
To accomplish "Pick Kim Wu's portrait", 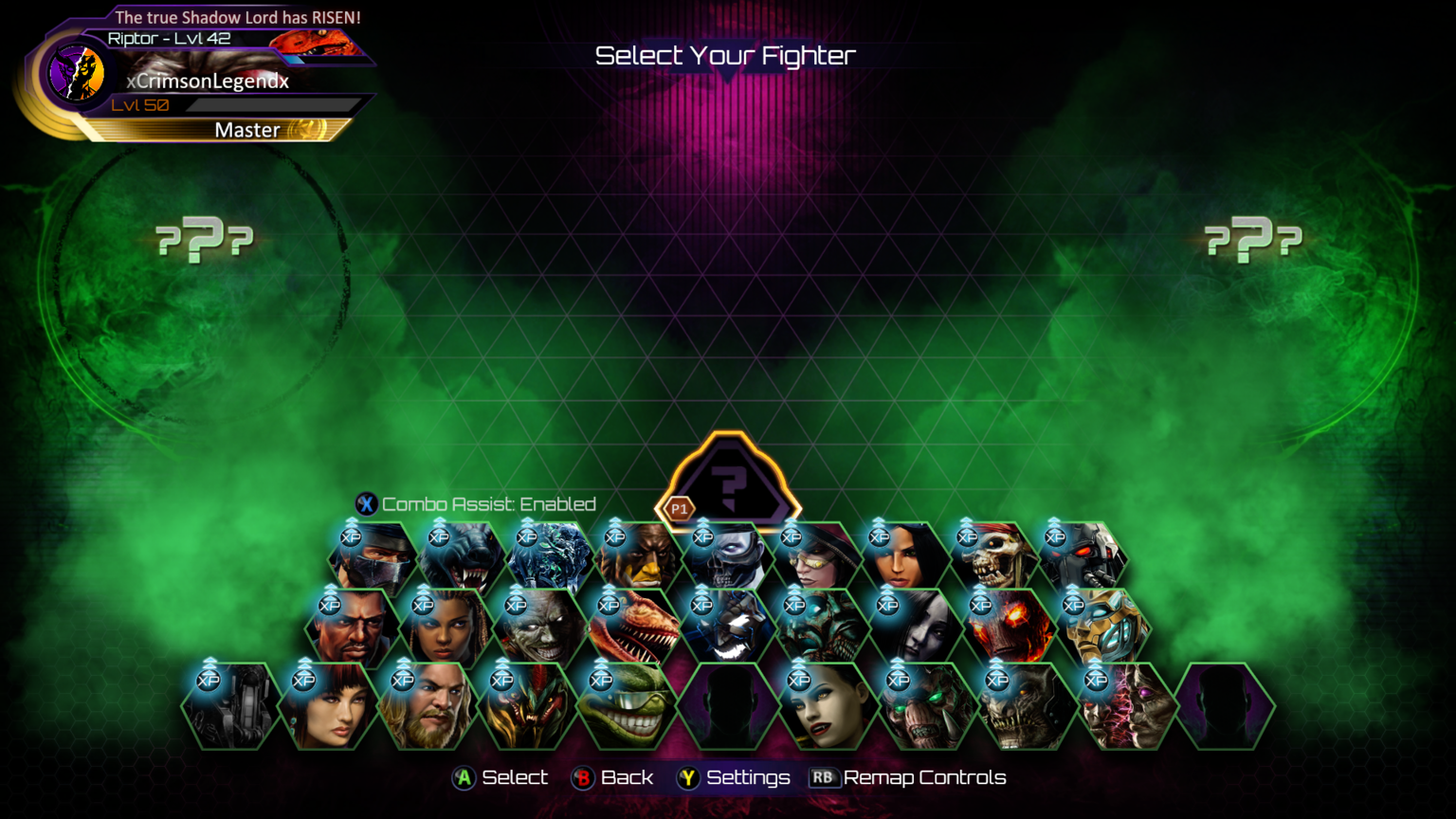I will (x=328, y=707).
